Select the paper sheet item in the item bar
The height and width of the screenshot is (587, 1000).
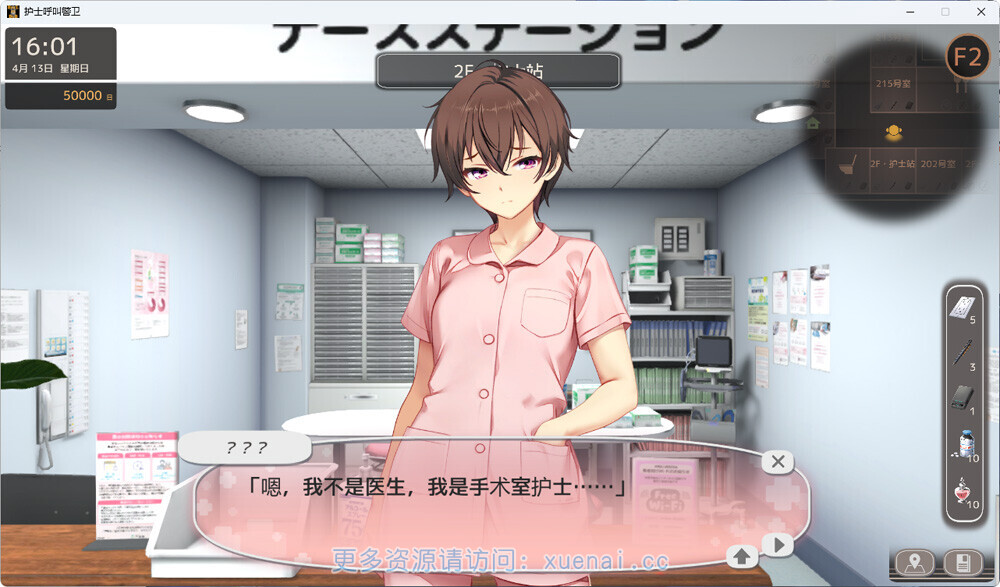(x=962, y=304)
